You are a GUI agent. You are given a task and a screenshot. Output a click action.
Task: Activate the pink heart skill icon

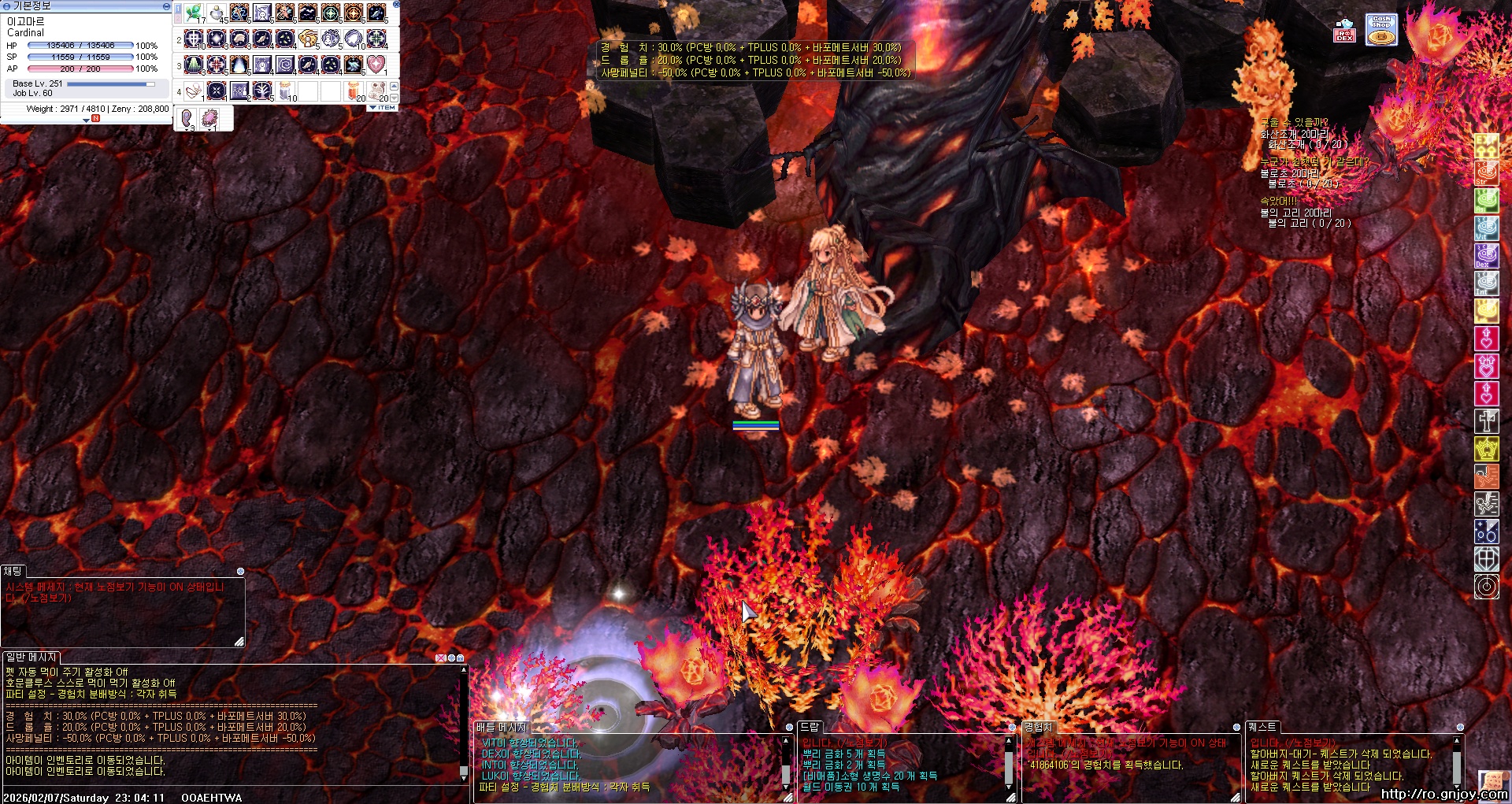376,64
